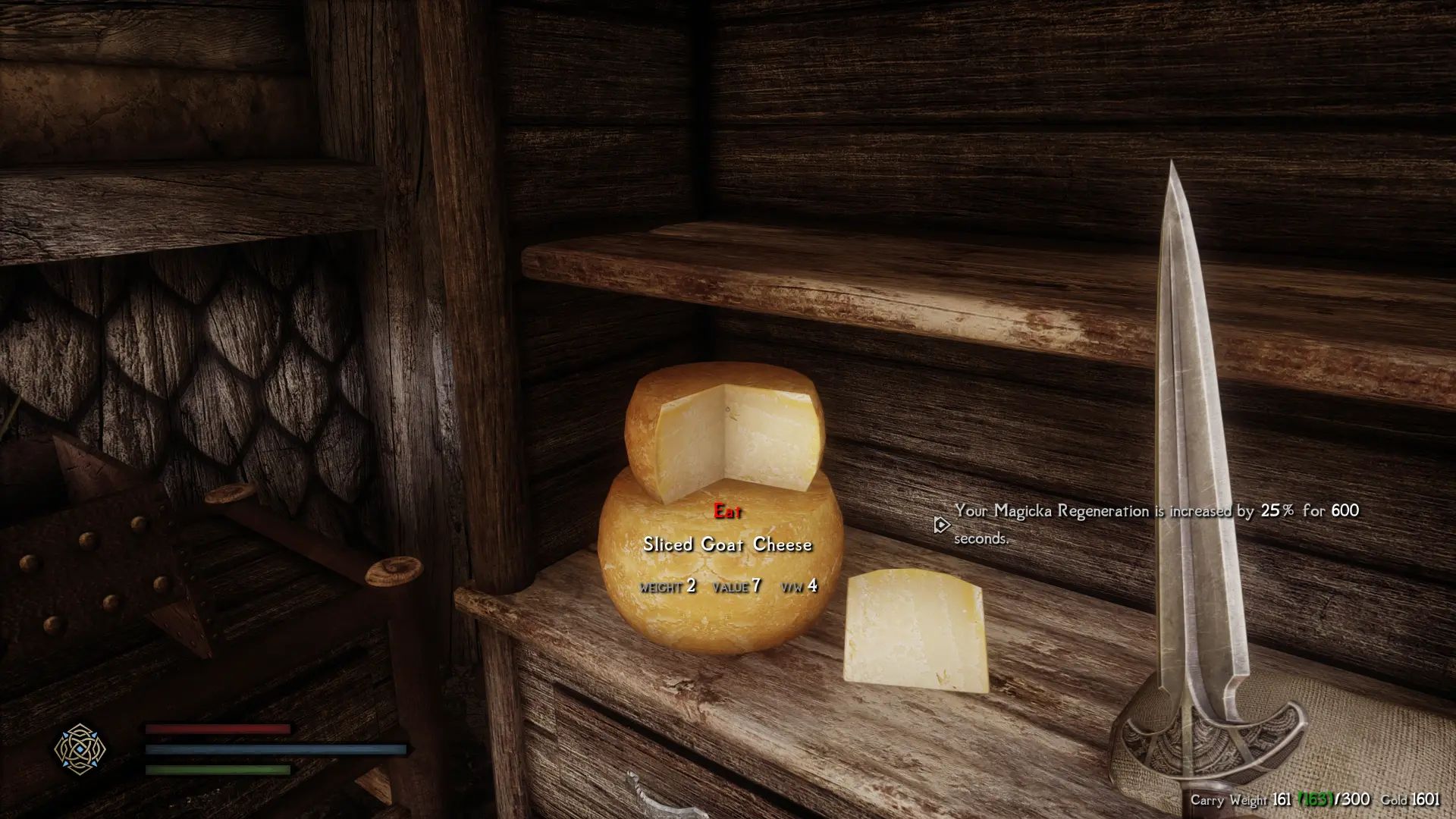Select the WEIGHT stat label
This screenshot has height=819, width=1456.
pyautogui.click(x=663, y=585)
